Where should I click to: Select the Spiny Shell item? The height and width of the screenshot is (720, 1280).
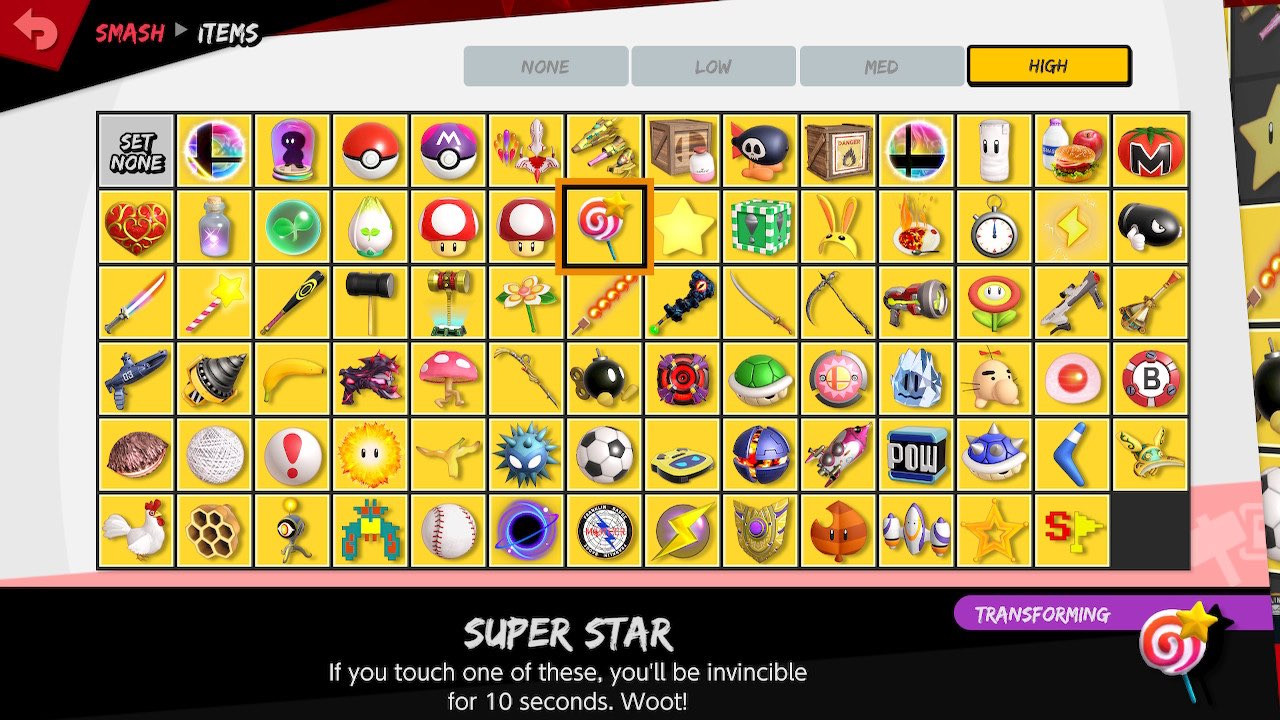pyautogui.click(x=993, y=456)
